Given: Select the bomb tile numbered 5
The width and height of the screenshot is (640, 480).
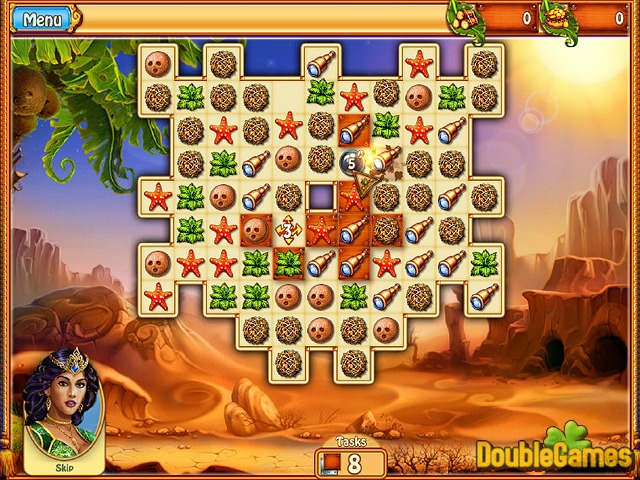Looking at the screenshot, I should pyautogui.click(x=352, y=160).
